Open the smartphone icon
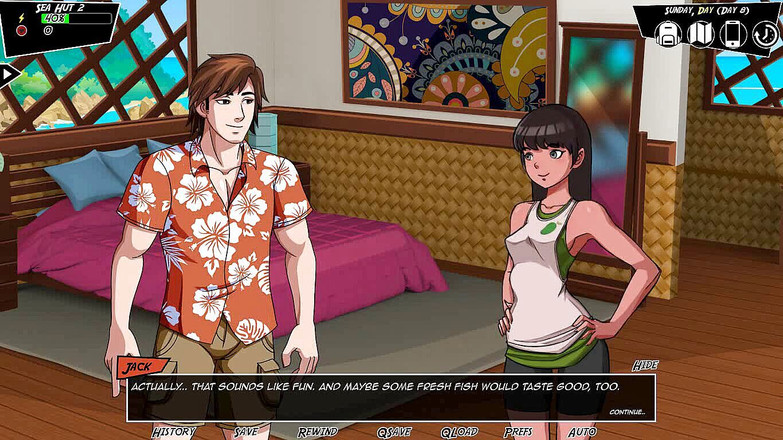783x440 pixels. click(x=733, y=34)
